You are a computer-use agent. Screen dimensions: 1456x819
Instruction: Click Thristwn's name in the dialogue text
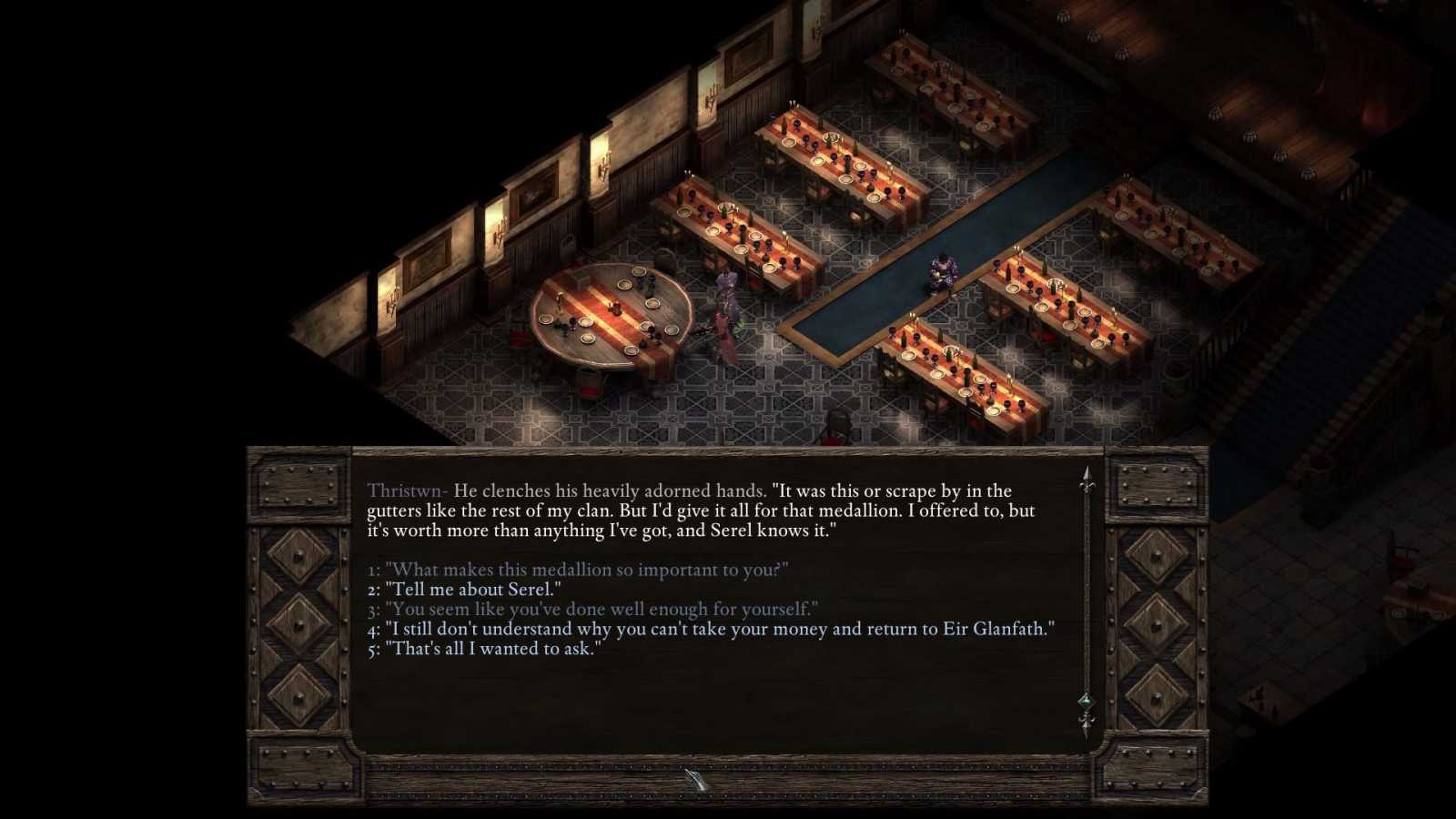[x=408, y=490]
